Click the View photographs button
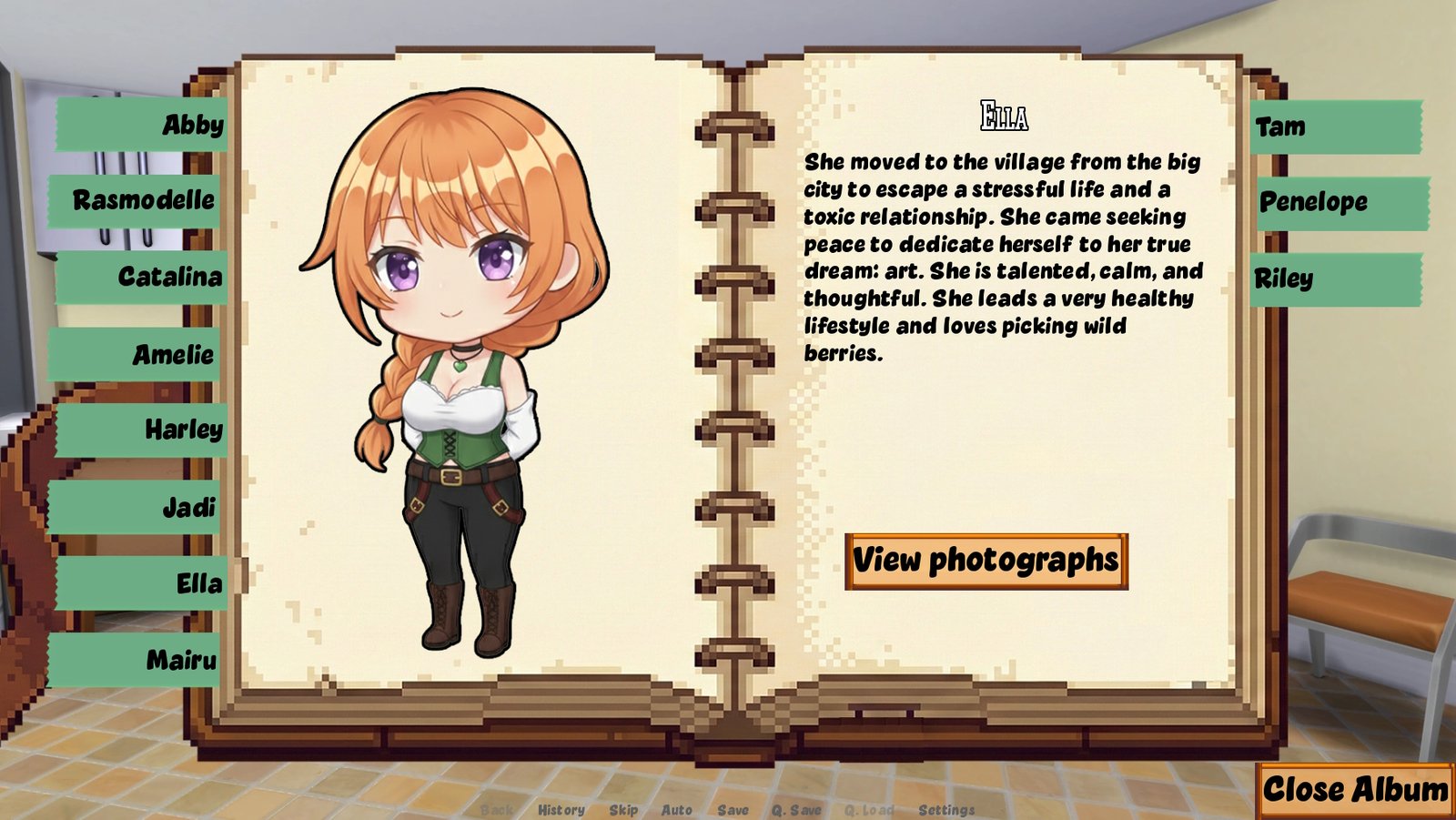The height and width of the screenshot is (820, 1456). point(986,561)
